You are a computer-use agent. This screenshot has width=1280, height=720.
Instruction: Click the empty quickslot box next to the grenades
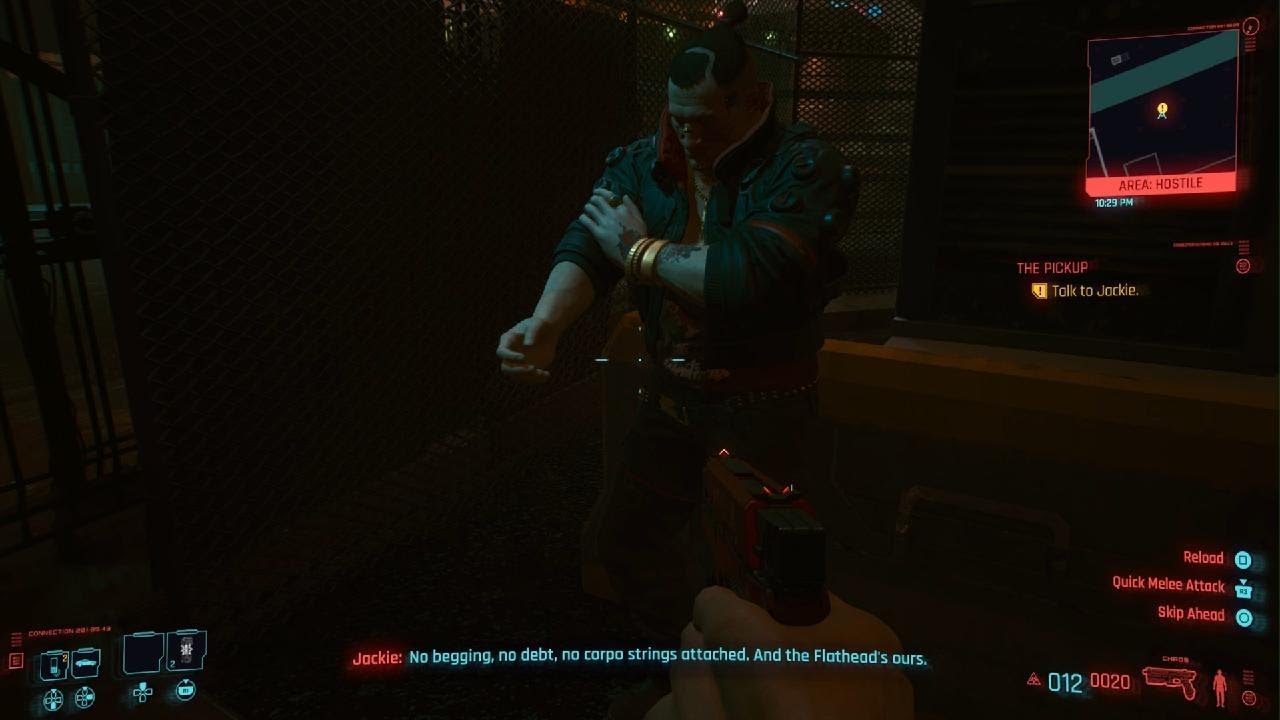(142, 653)
